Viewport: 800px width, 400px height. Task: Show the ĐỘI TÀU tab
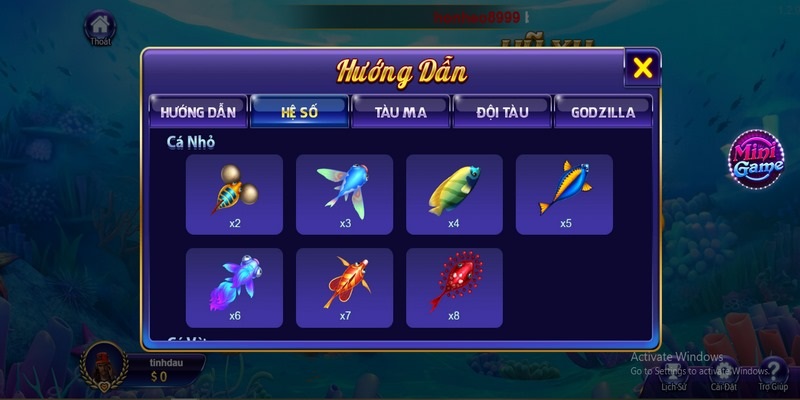502,112
